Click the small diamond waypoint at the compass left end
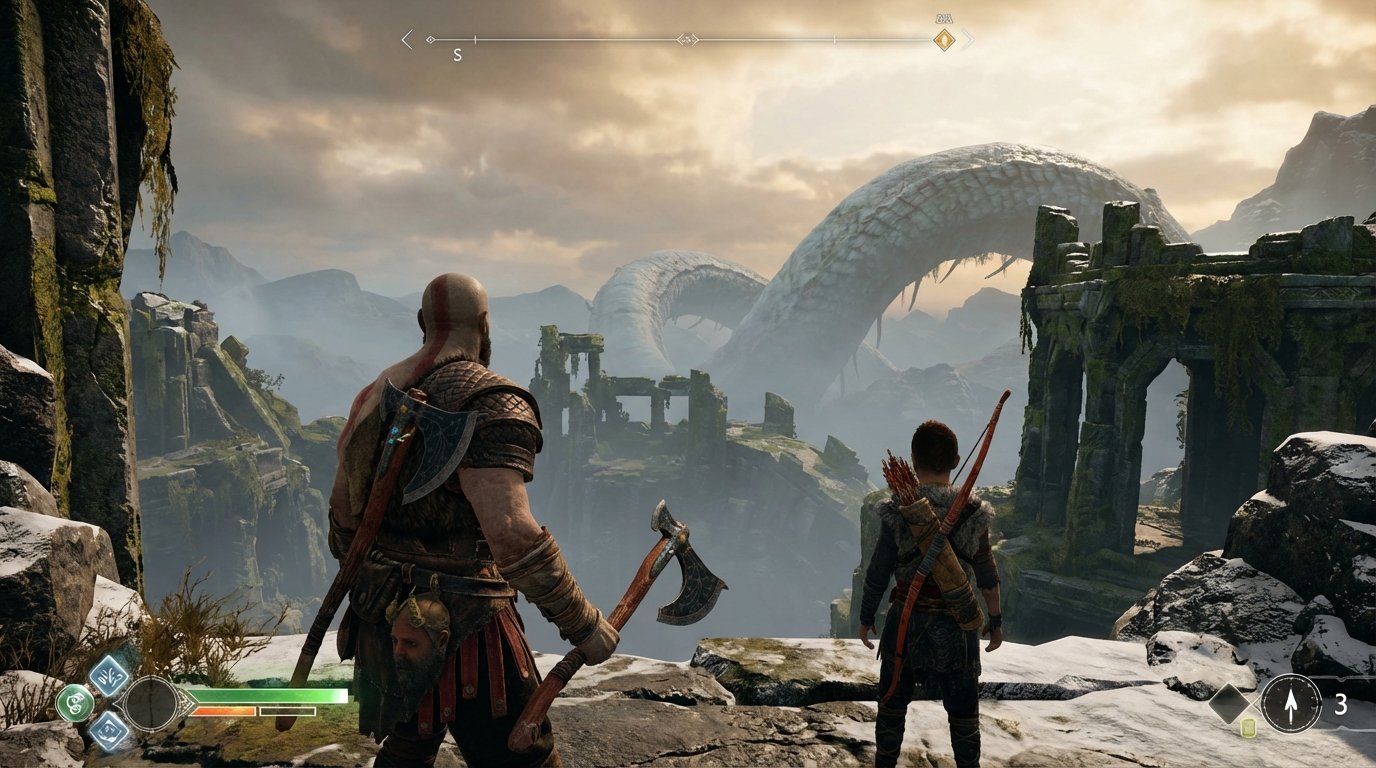Viewport: 1376px width, 768px height. 431,39
